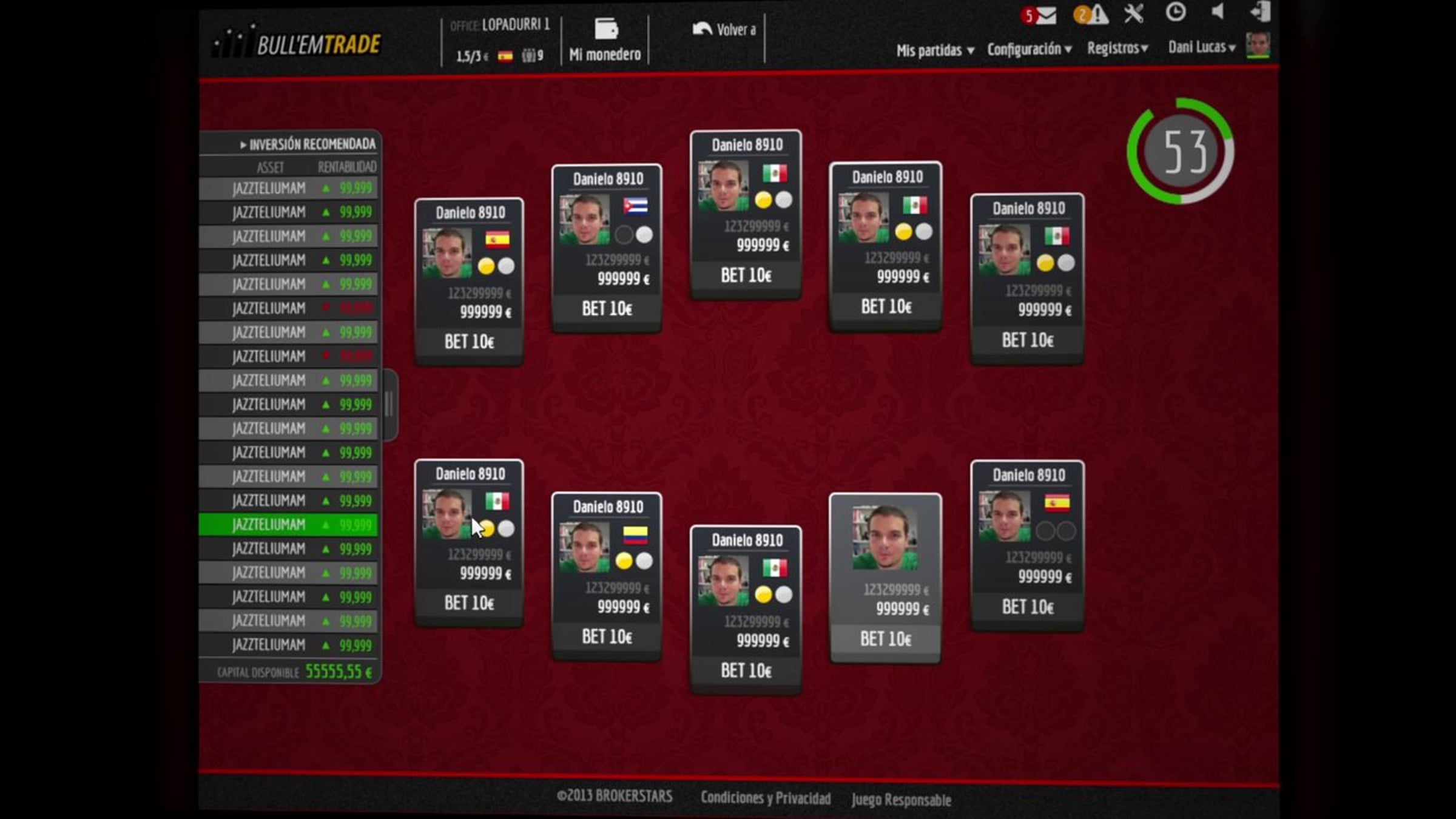Open Mi monedero wallet

[605, 40]
